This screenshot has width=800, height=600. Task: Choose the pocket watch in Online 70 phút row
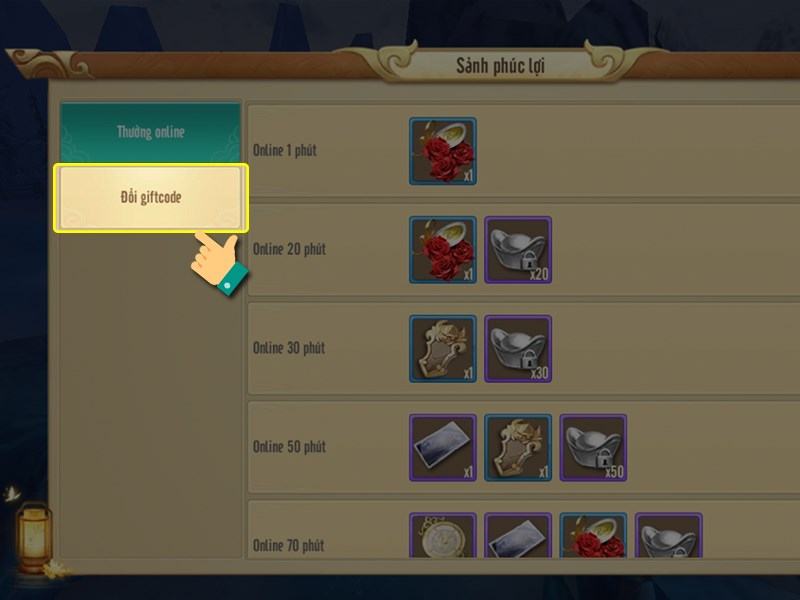(442, 536)
